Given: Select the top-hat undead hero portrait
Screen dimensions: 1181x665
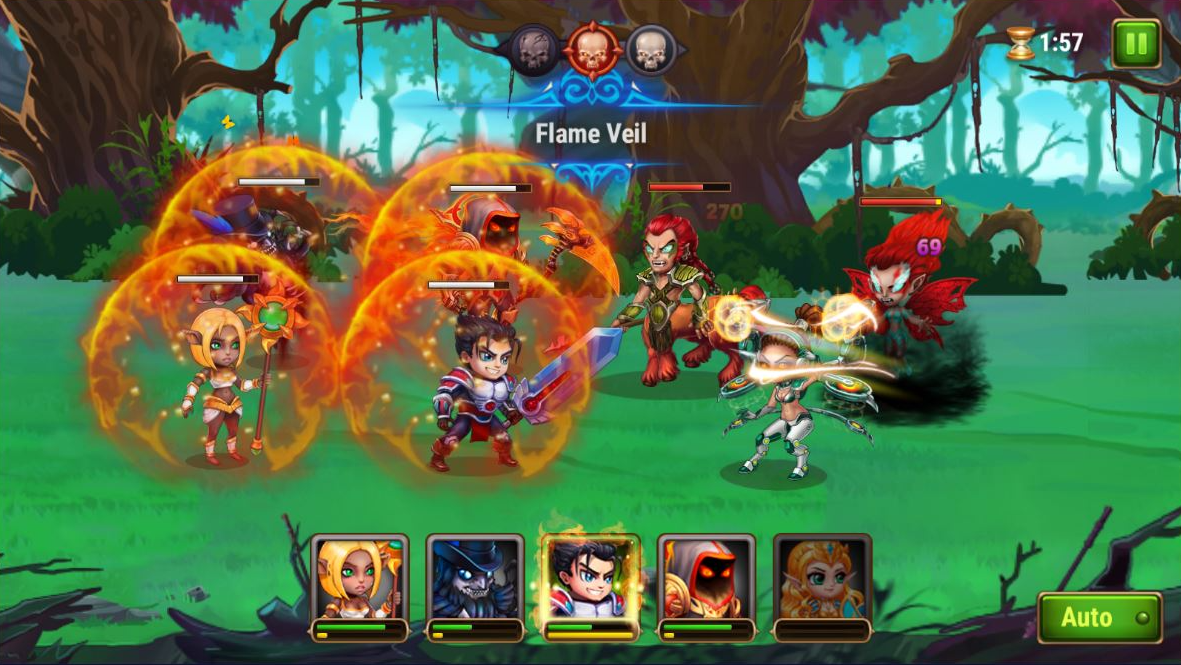Looking at the screenshot, I should click(475, 580).
